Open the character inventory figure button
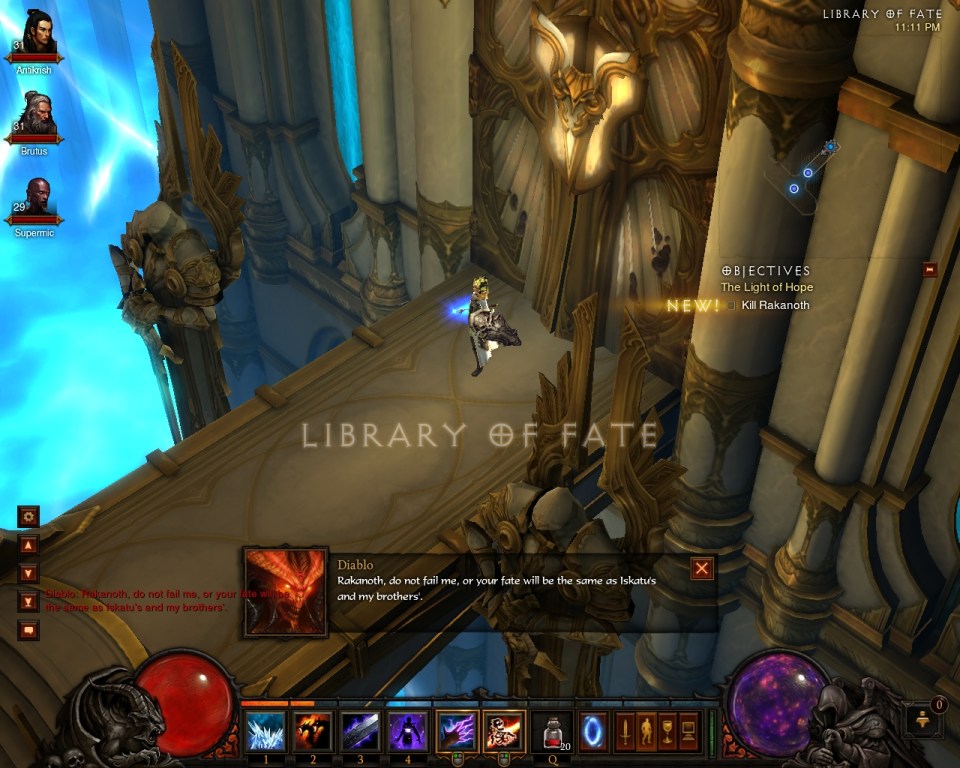The image size is (960, 768). (x=647, y=731)
